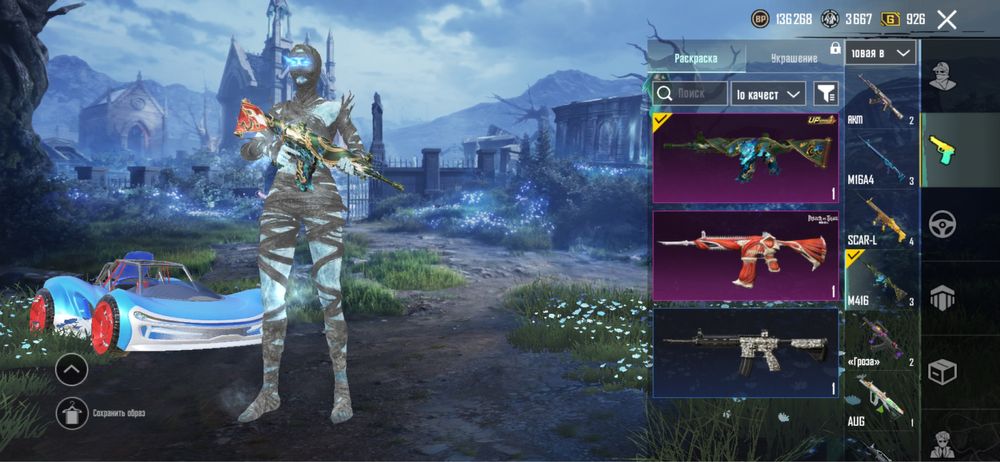
Task: Select AUG in the weapon list
Action: click(x=882, y=400)
